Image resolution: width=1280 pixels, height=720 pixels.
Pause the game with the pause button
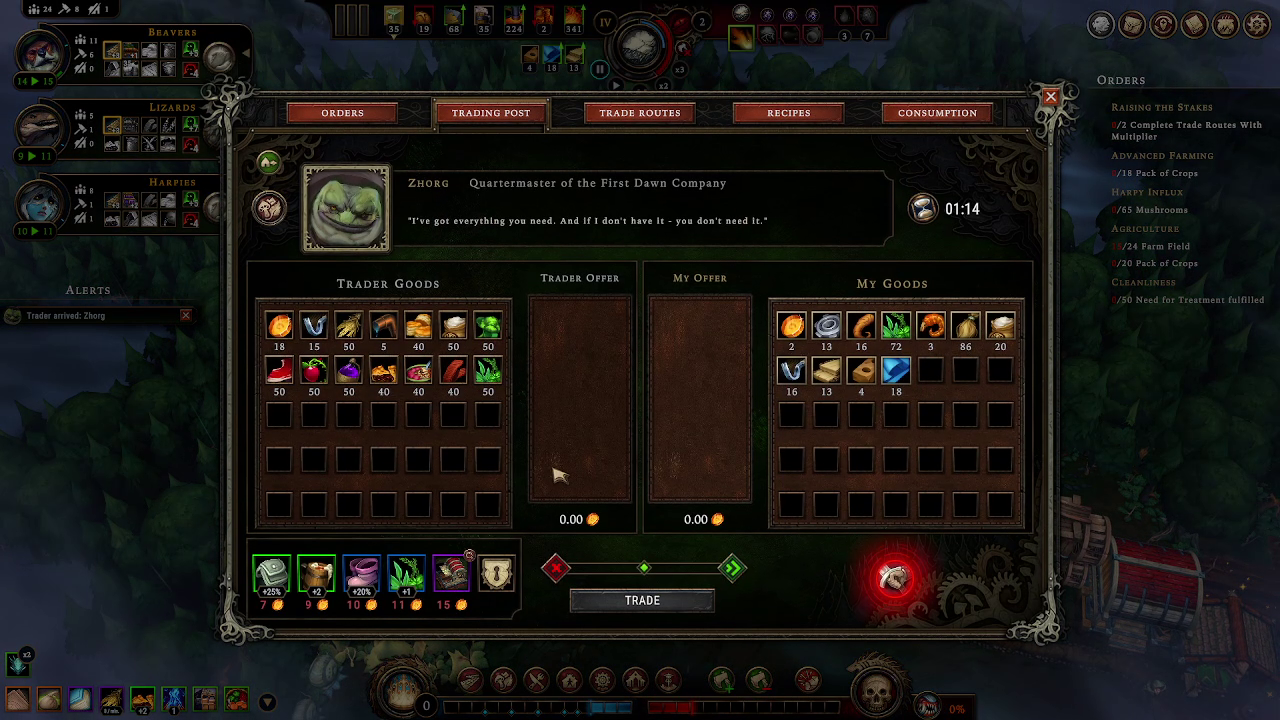600,69
